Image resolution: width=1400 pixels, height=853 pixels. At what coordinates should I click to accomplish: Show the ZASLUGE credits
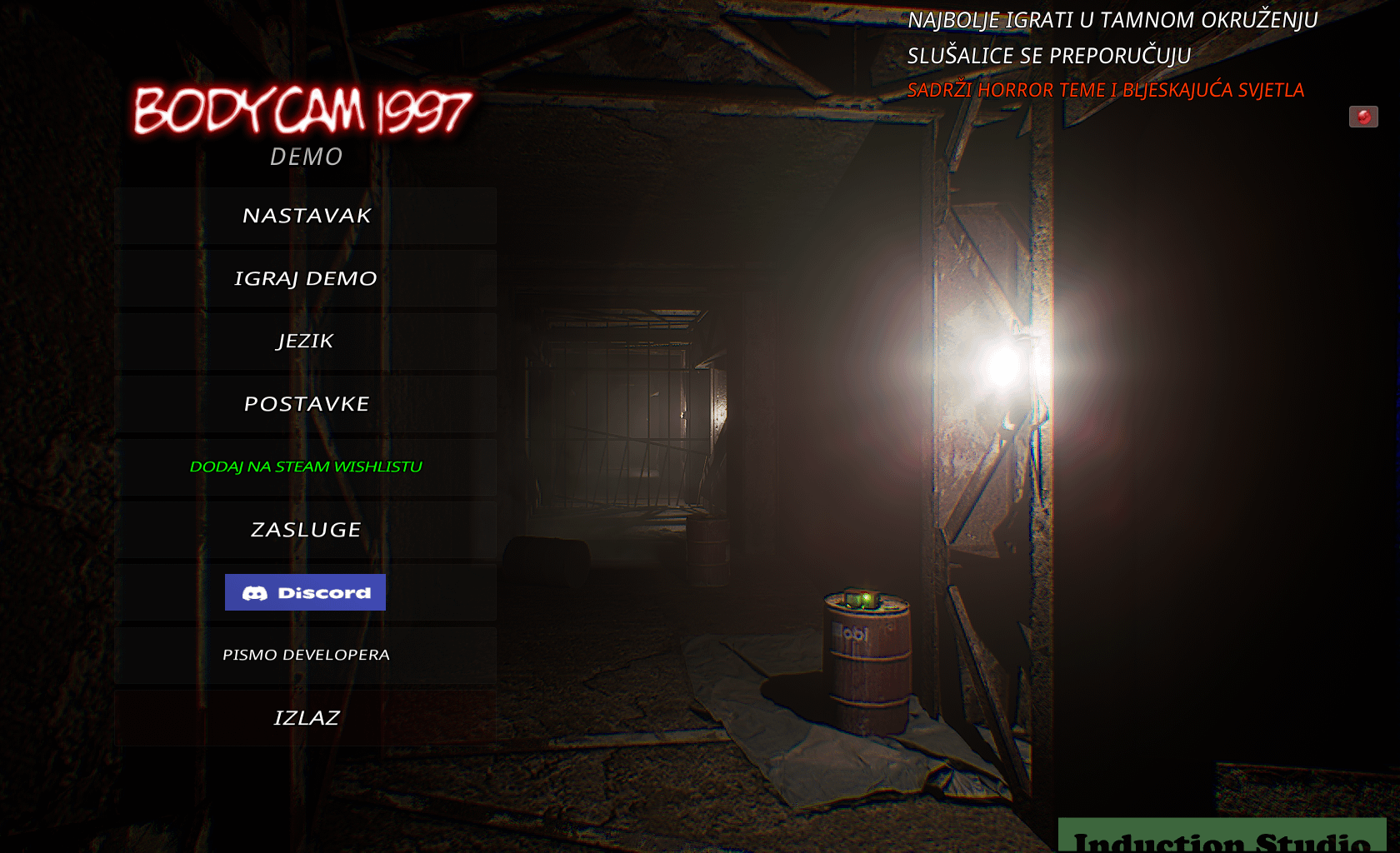[x=306, y=530]
